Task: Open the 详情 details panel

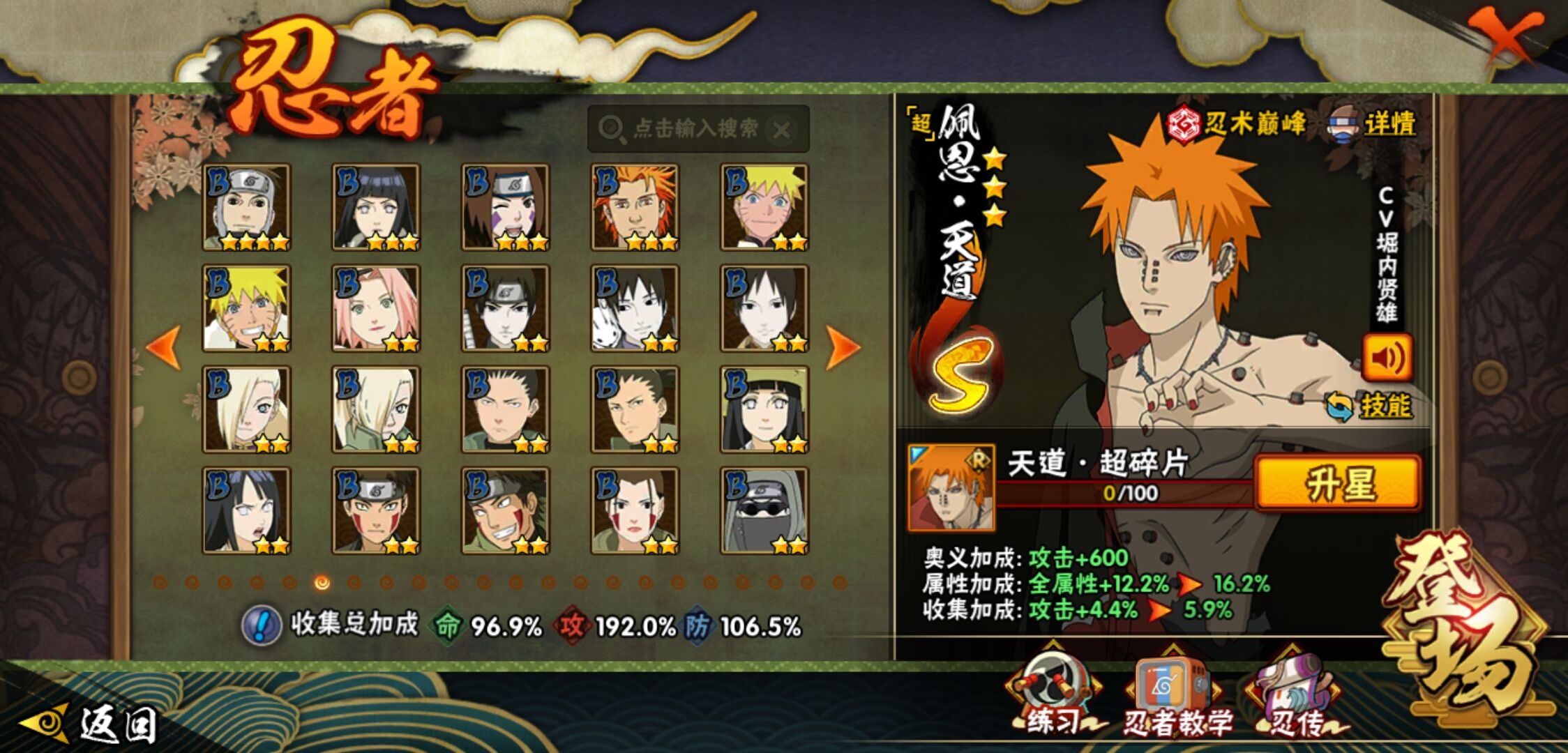Action: pyautogui.click(x=1374, y=125)
